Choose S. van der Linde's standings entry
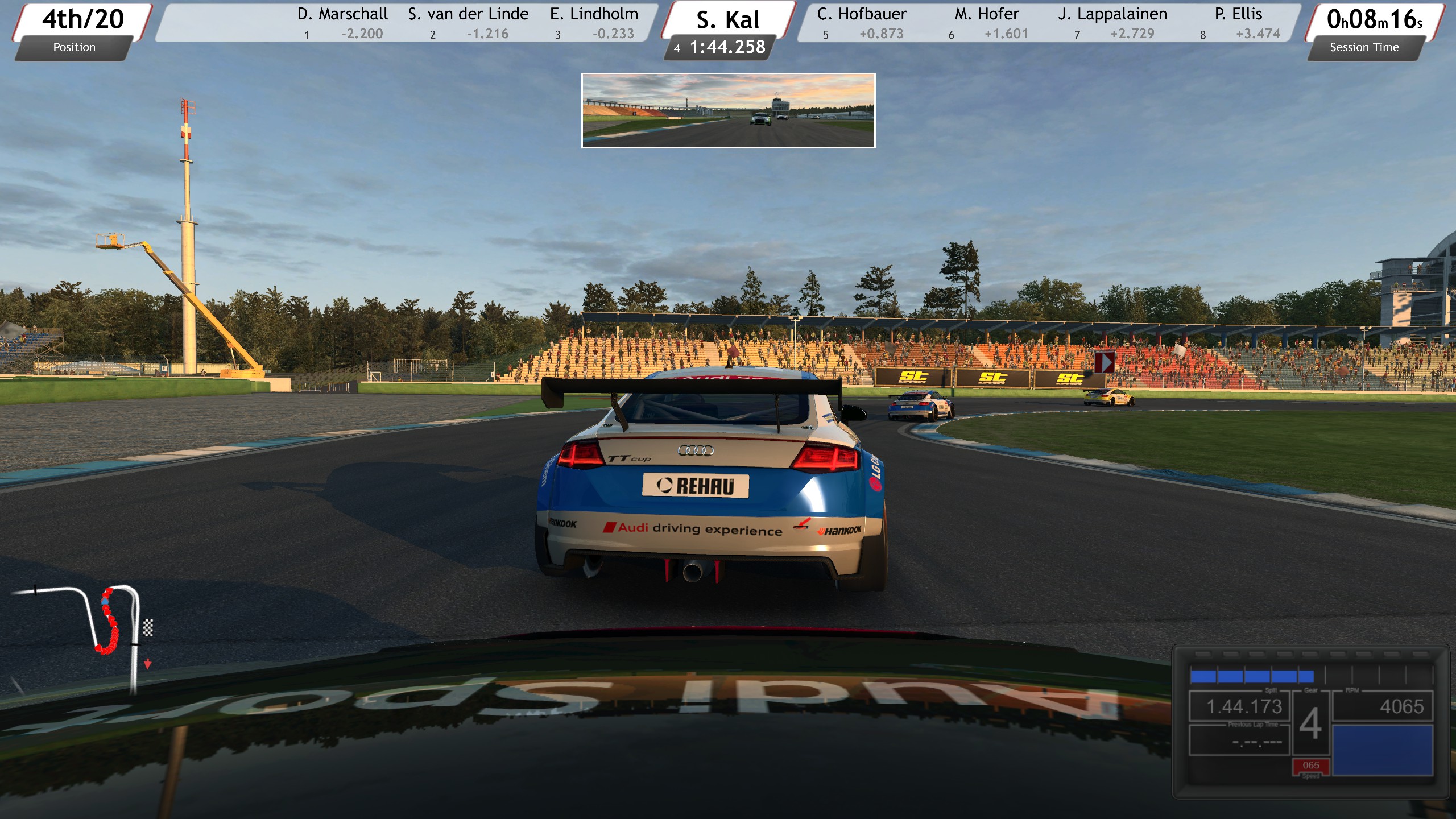 pos(468,23)
